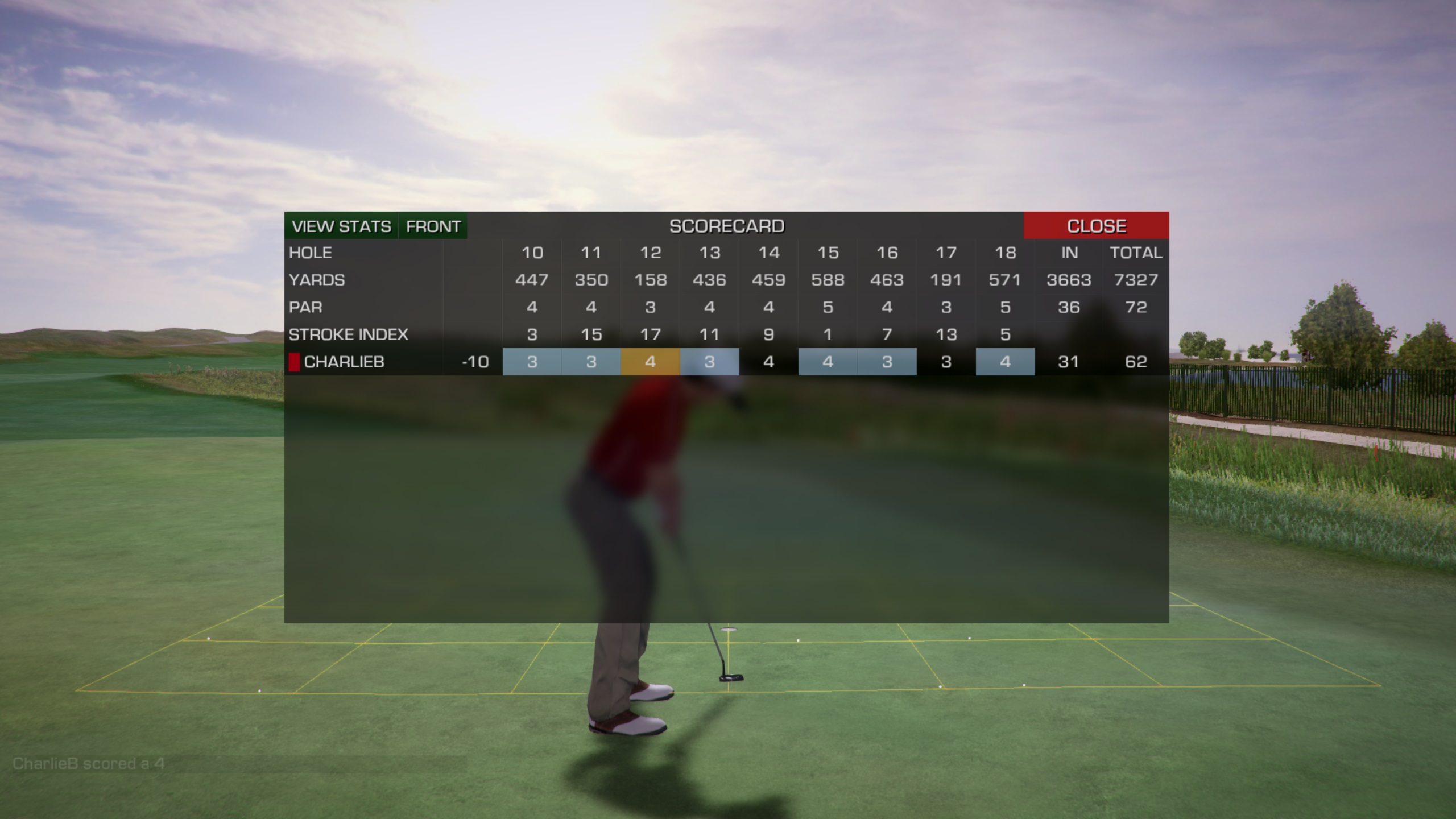Select the CharlieB player row

pos(344,362)
